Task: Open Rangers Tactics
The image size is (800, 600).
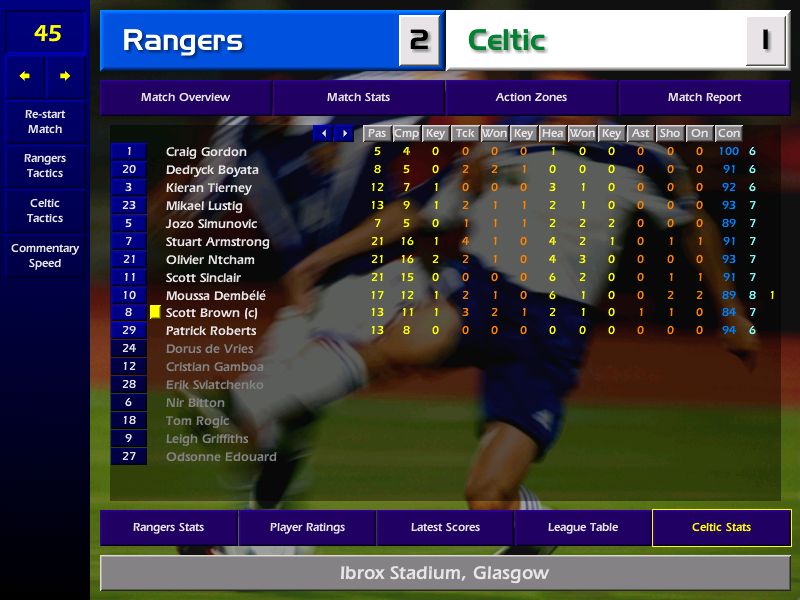Action: (x=45, y=166)
